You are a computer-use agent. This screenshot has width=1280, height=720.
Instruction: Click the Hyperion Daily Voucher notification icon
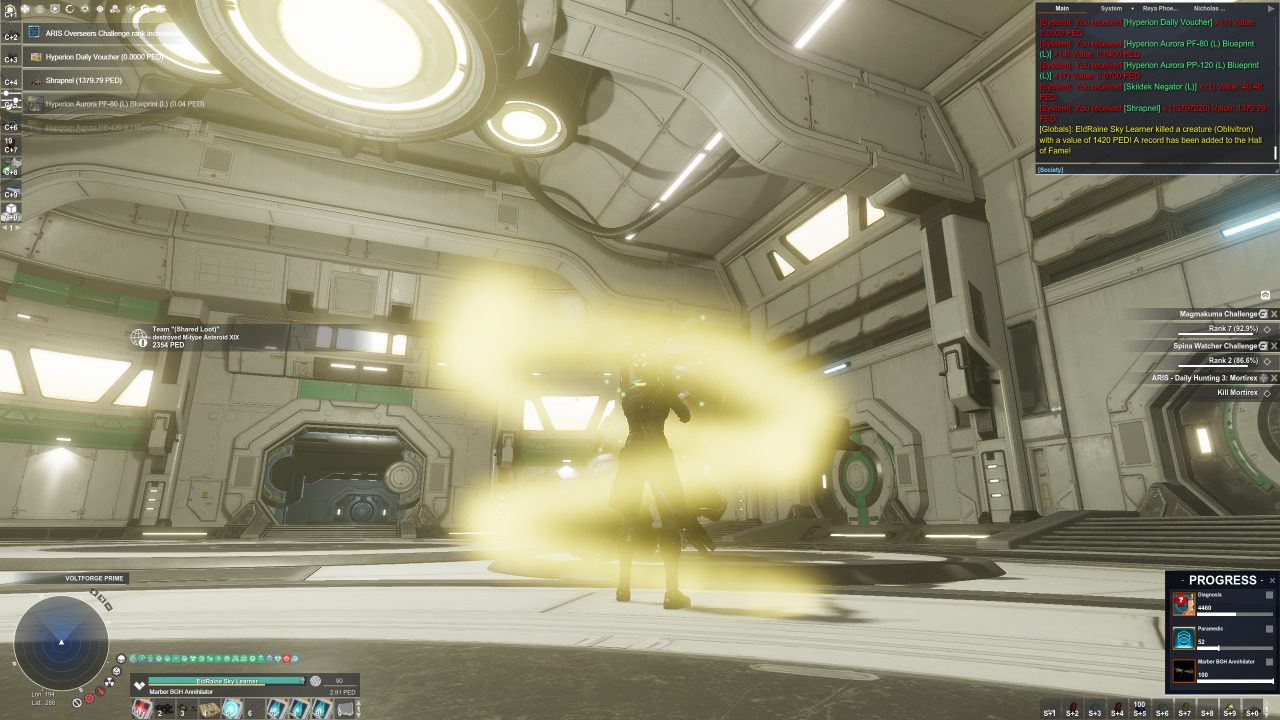36,56
